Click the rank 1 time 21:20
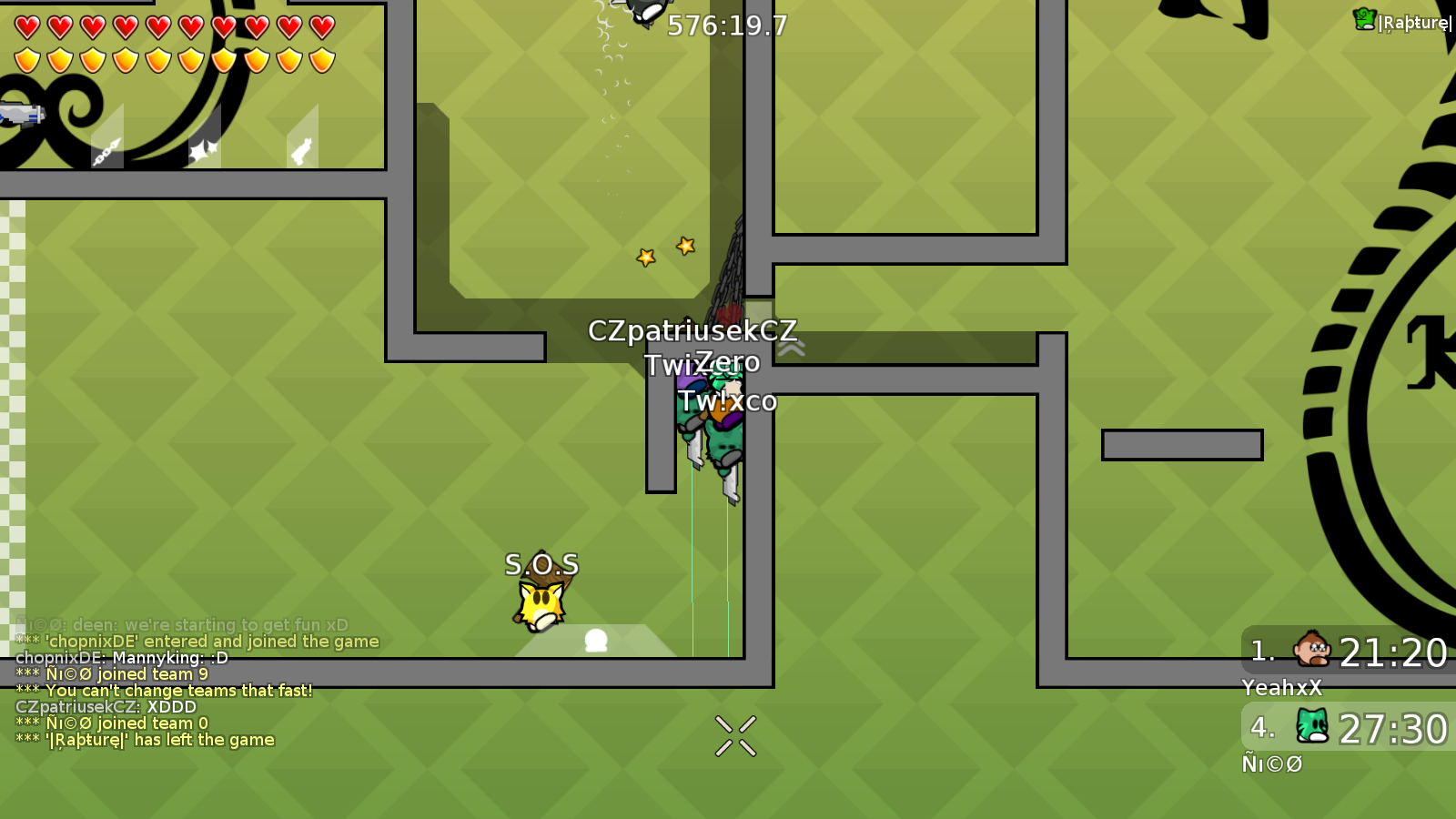This screenshot has width=1456, height=819. pyautogui.click(x=1395, y=652)
